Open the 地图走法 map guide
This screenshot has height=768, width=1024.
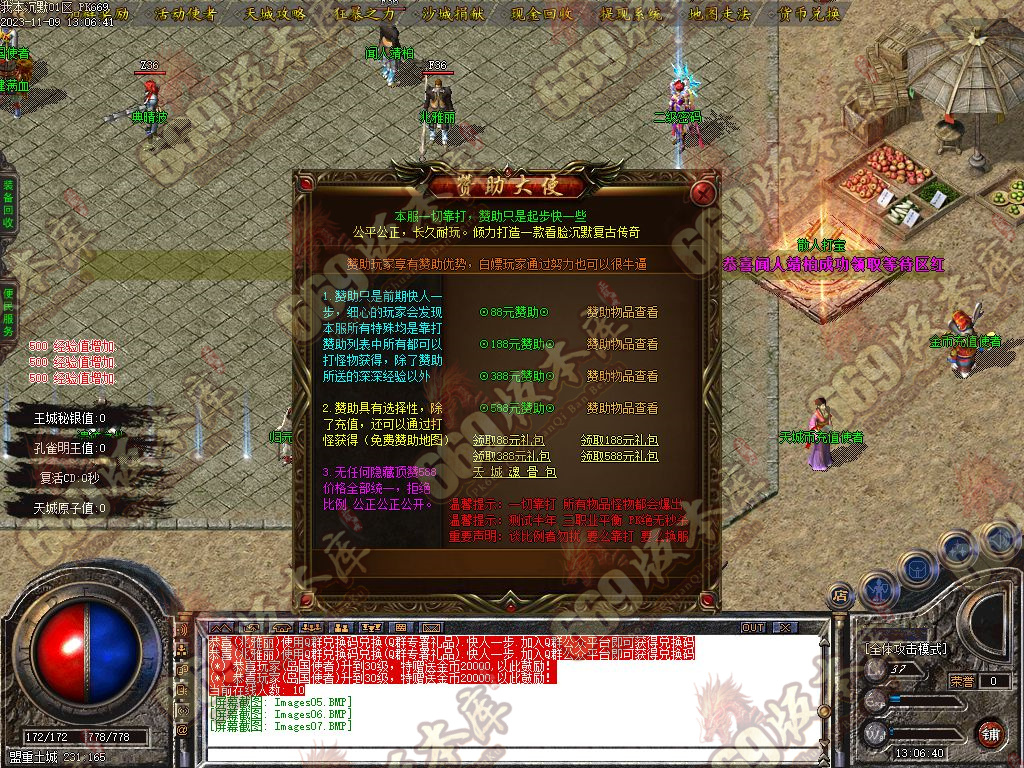coord(719,14)
